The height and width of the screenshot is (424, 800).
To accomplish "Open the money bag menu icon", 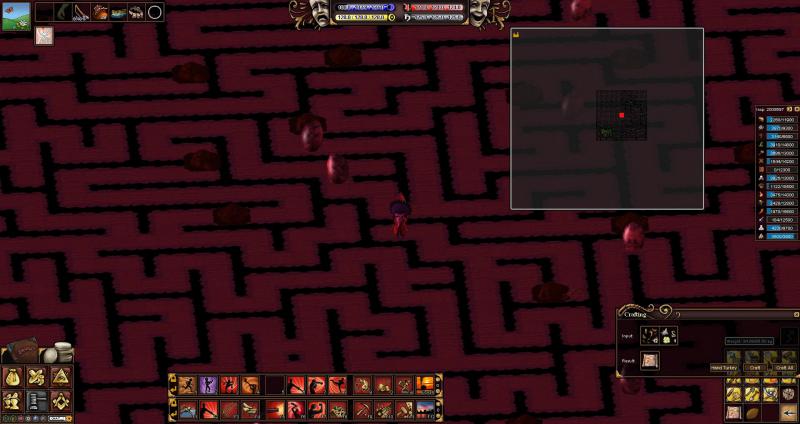I will click(14, 377).
